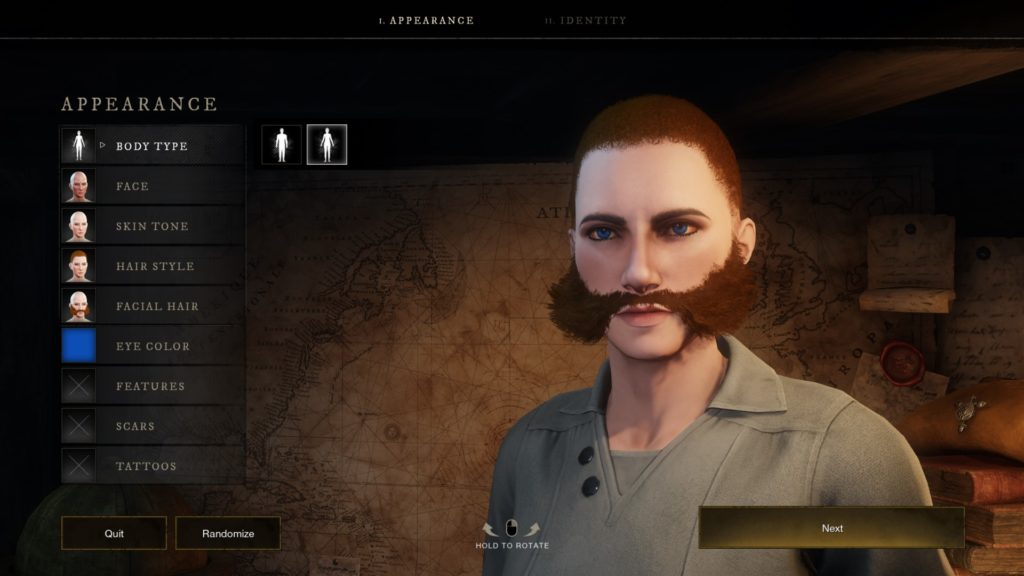This screenshot has width=1024, height=576.
Task: Click the Quit button
Action: pyautogui.click(x=114, y=533)
